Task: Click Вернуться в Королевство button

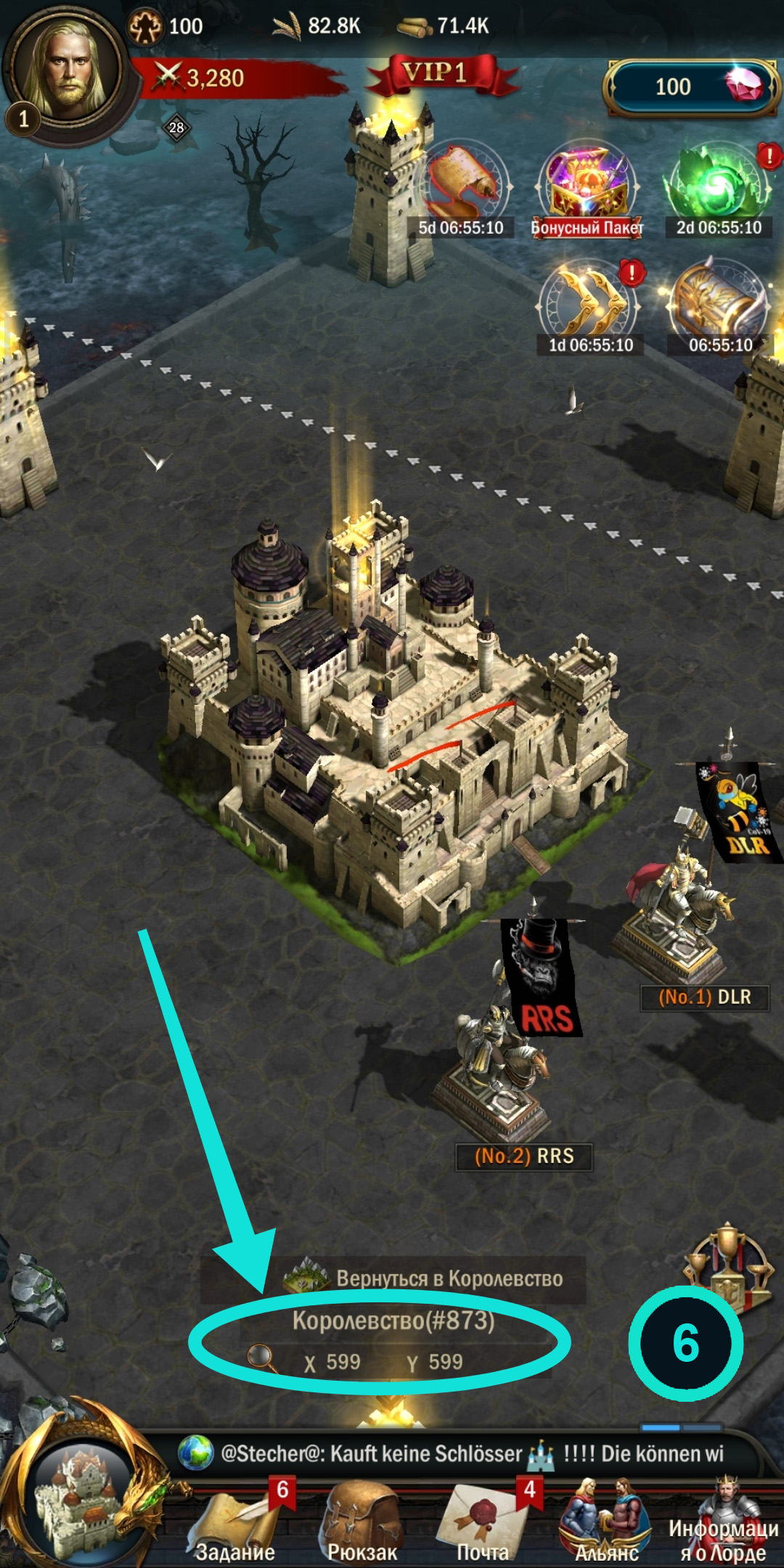Action: 428,1279
